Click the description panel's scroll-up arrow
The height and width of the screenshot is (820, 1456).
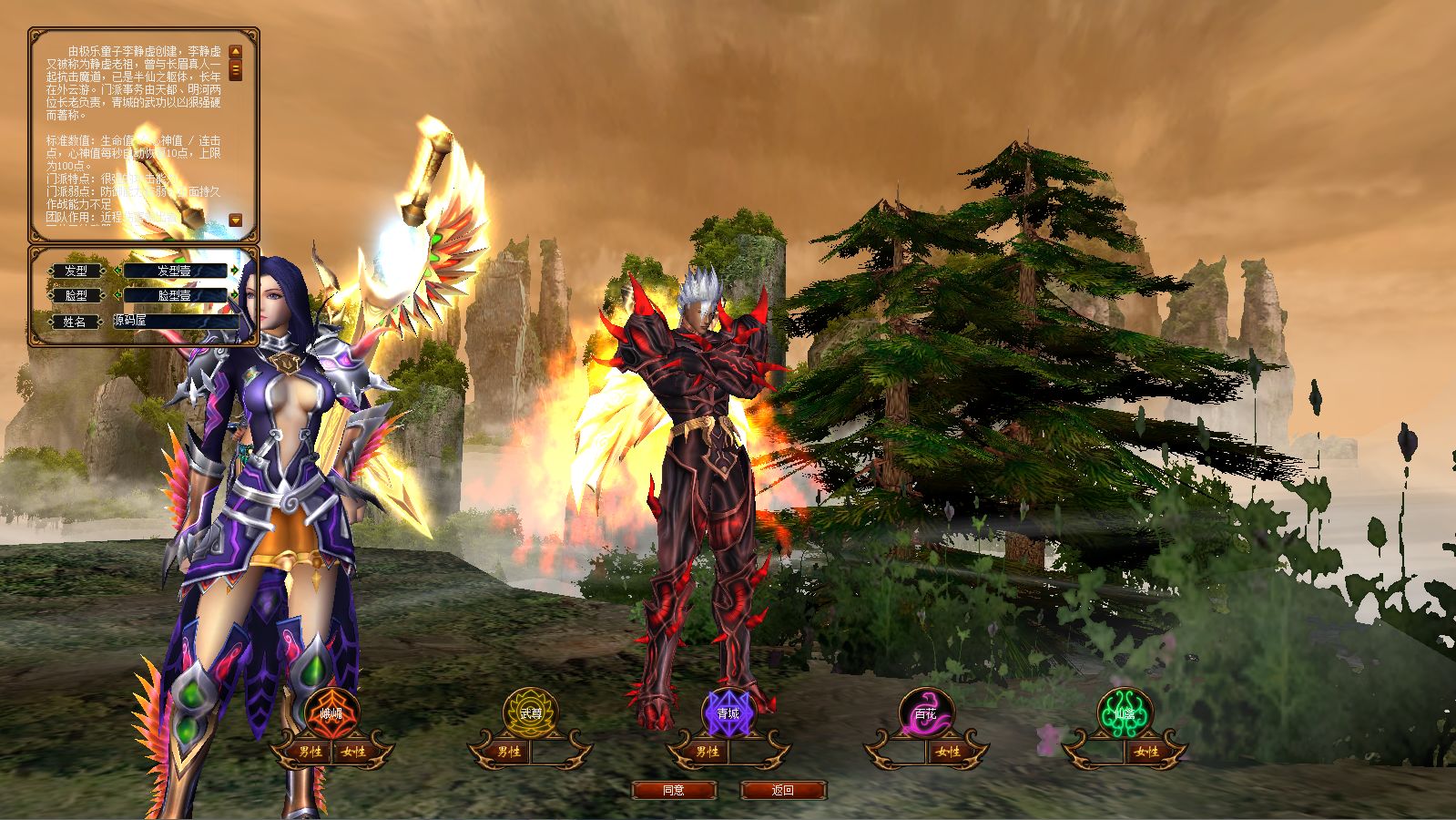click(236, 52)
